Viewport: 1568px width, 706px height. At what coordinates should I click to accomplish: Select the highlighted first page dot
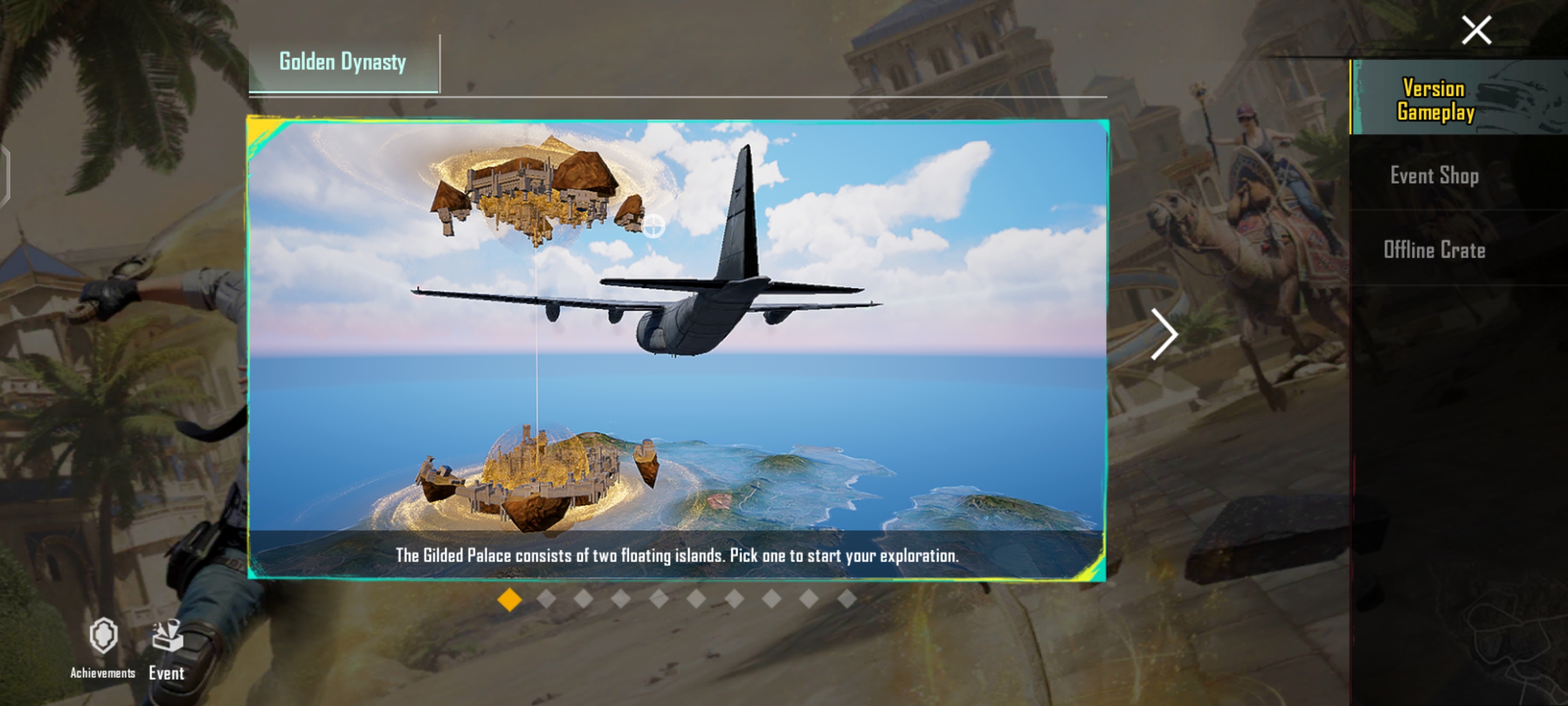(x=510, y=600)
